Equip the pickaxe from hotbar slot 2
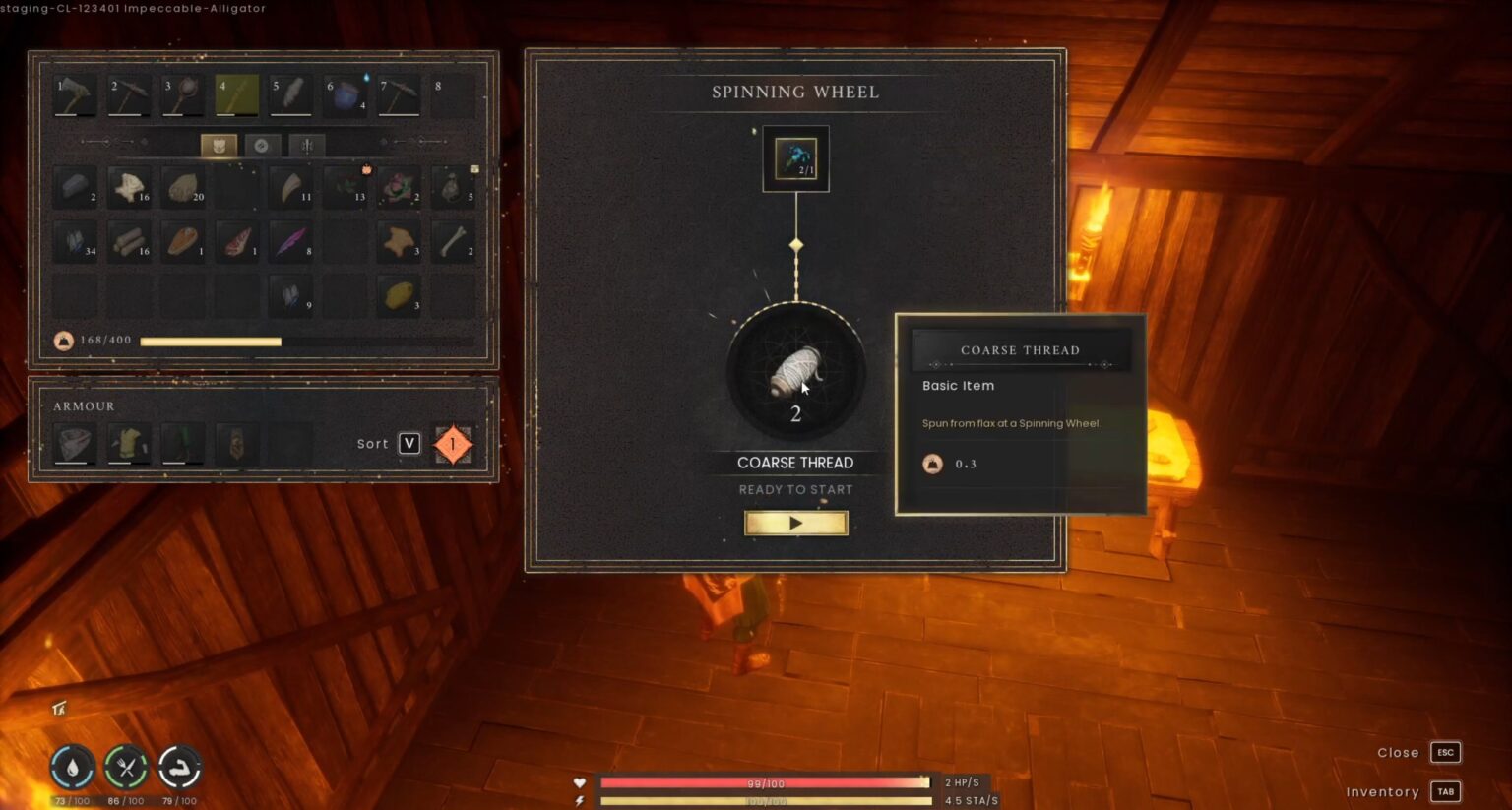Viewport: 1512px width, 810px height. (x=129, y=93)
